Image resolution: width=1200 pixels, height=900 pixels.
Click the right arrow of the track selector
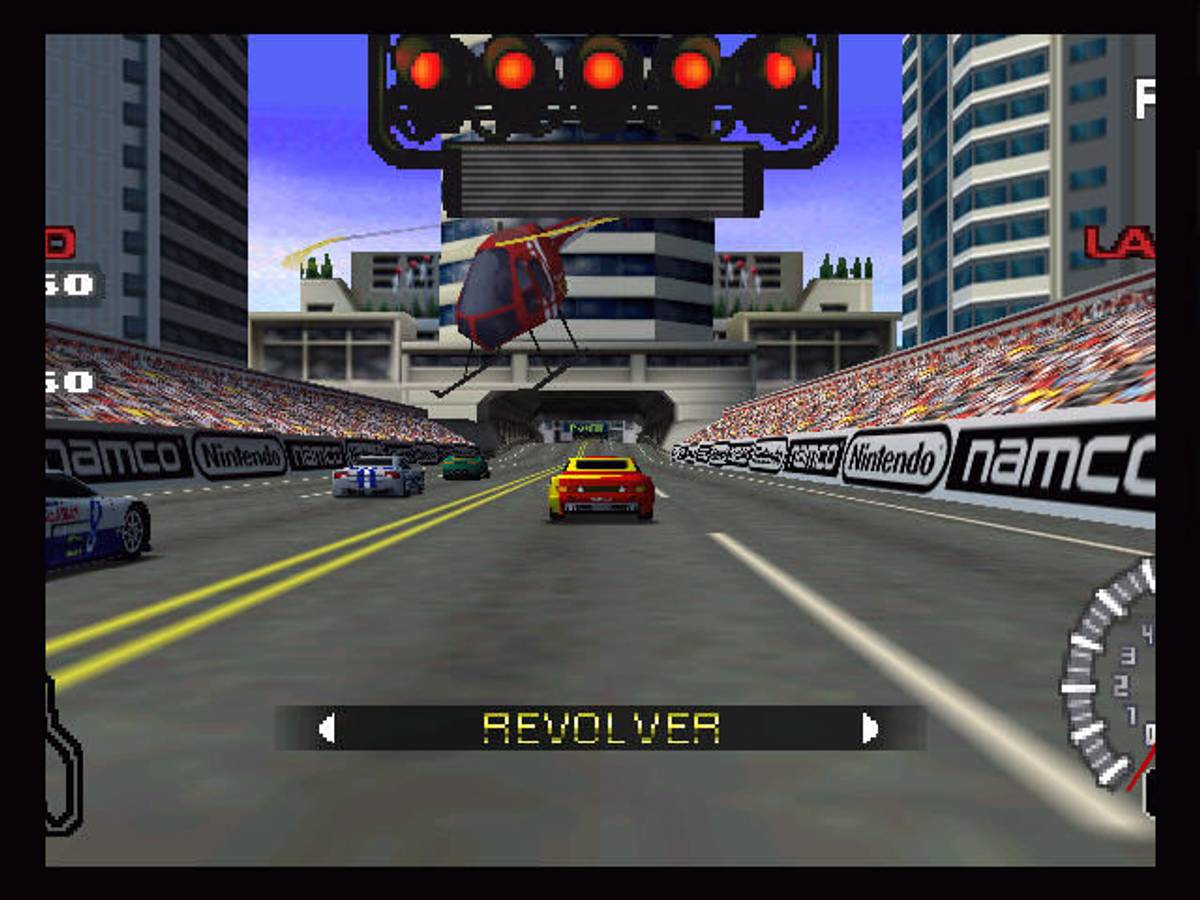point(870,729)
